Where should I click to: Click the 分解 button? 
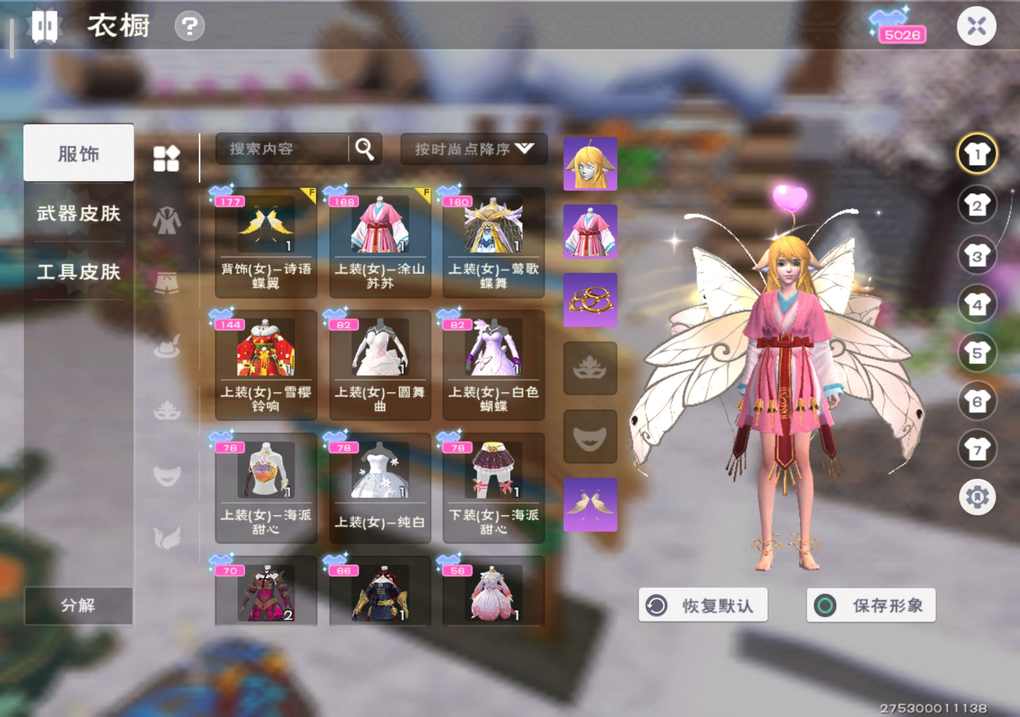[78, 606]
